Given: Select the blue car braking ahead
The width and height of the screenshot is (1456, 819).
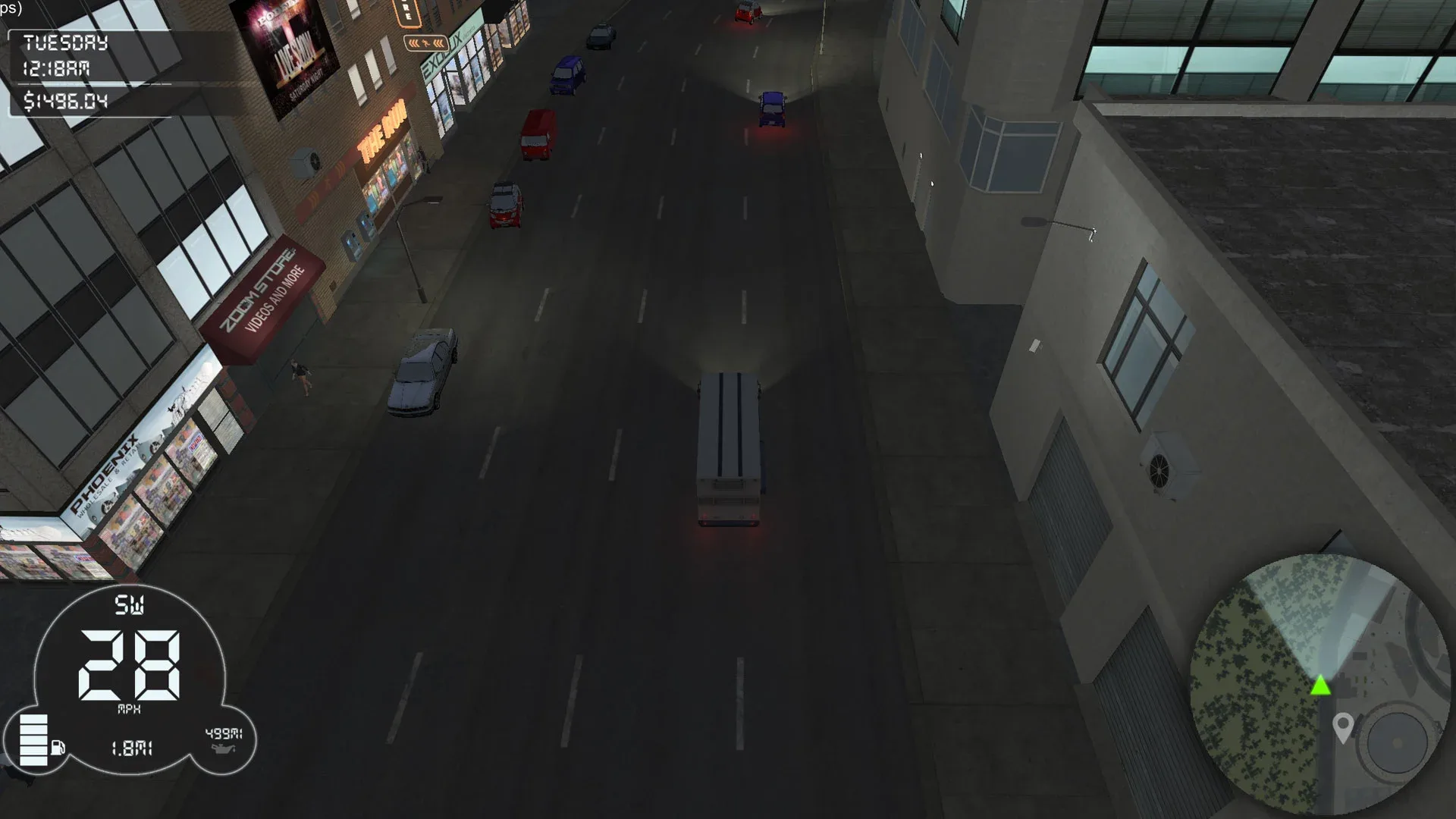Looking at the screenshot, I should pos(772,110).
